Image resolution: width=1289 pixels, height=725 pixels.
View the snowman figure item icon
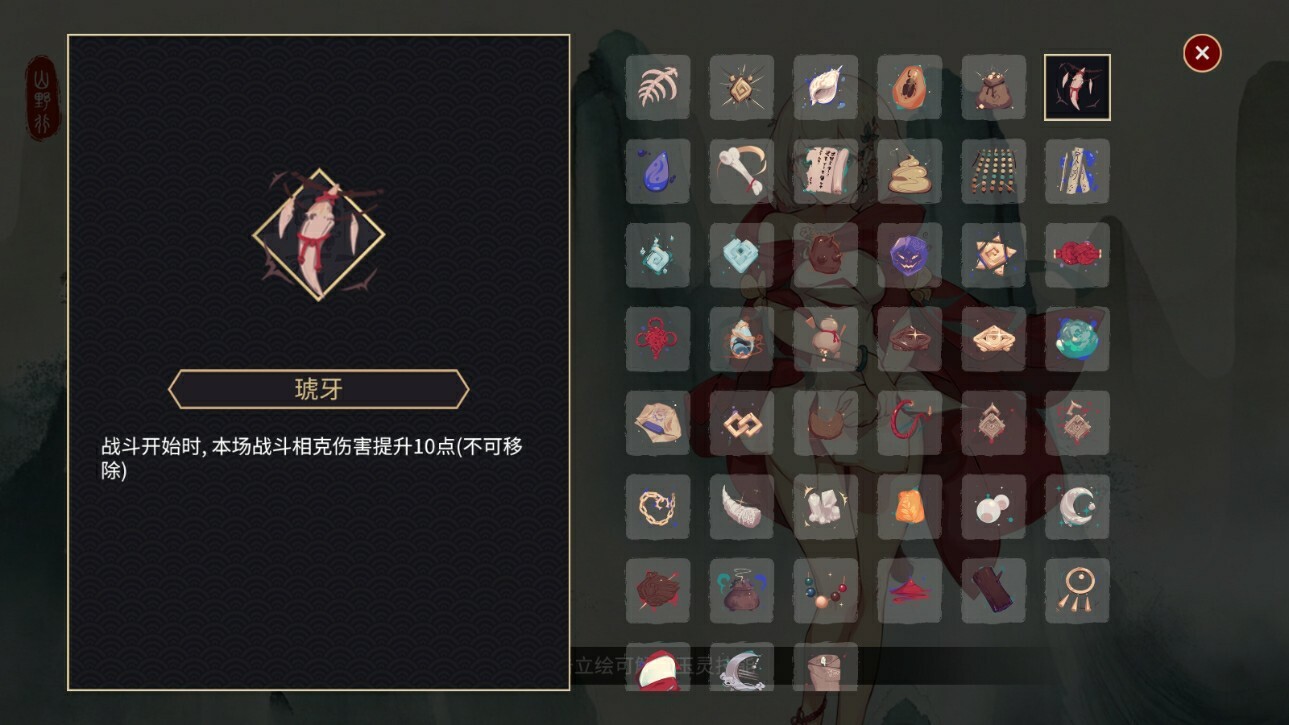click(826, 339)
